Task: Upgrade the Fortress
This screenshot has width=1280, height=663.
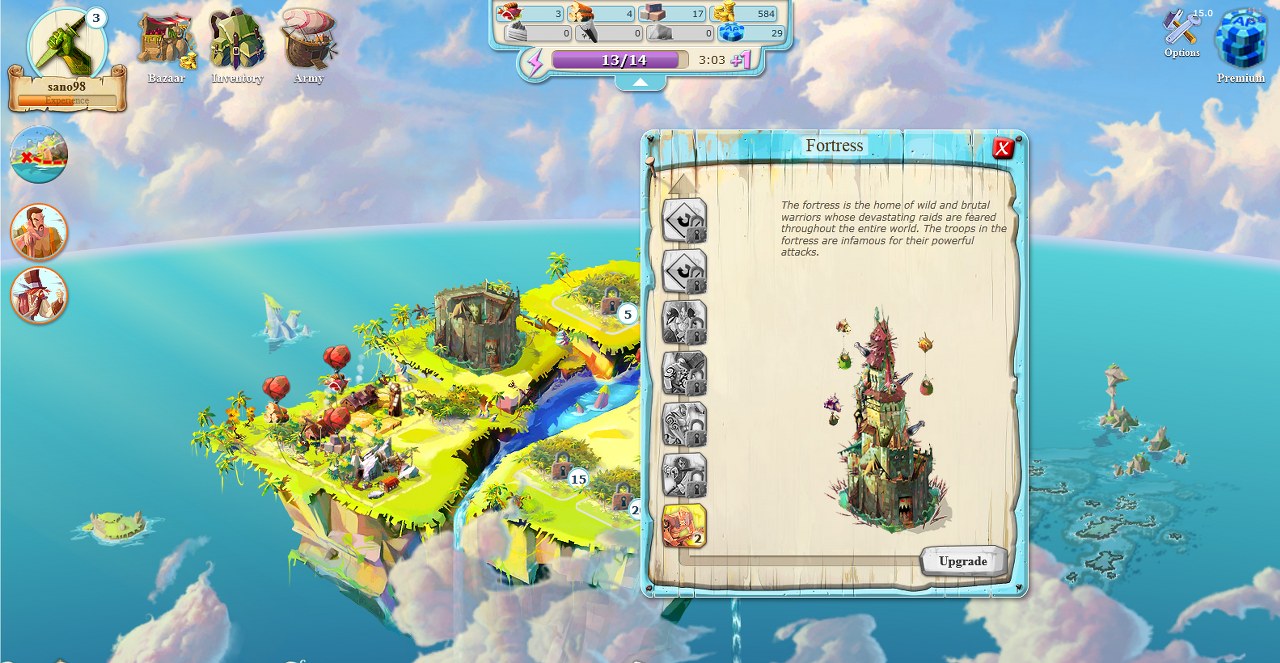Action: [x=962, y=561]
